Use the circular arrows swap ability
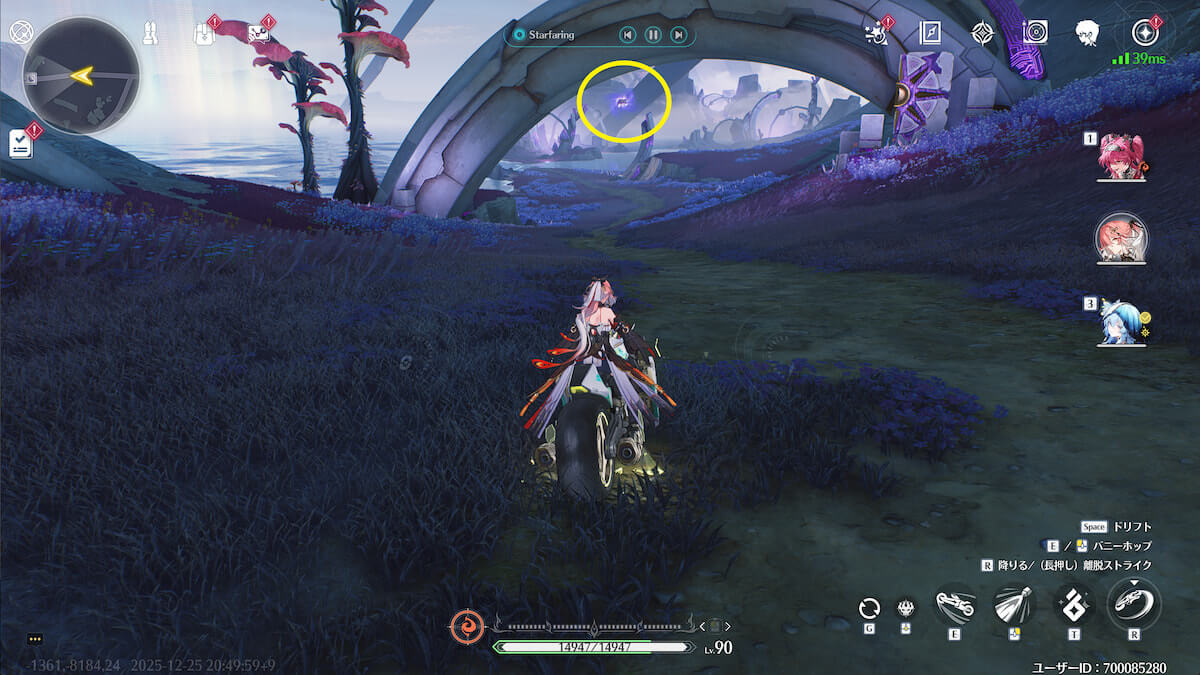 (869, 608)
